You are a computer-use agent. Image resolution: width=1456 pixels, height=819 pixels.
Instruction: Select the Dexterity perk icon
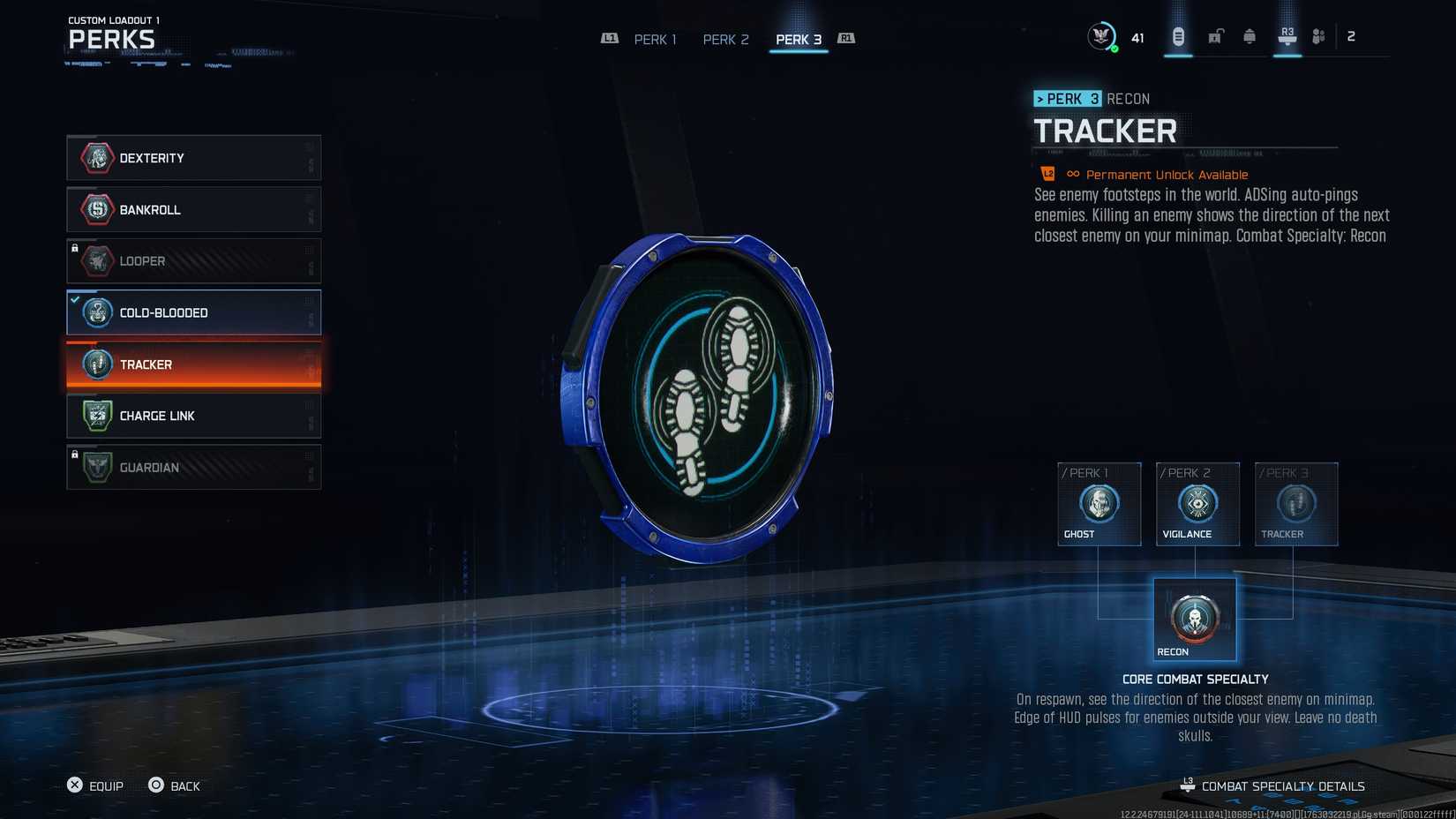[x=96, y=158]
